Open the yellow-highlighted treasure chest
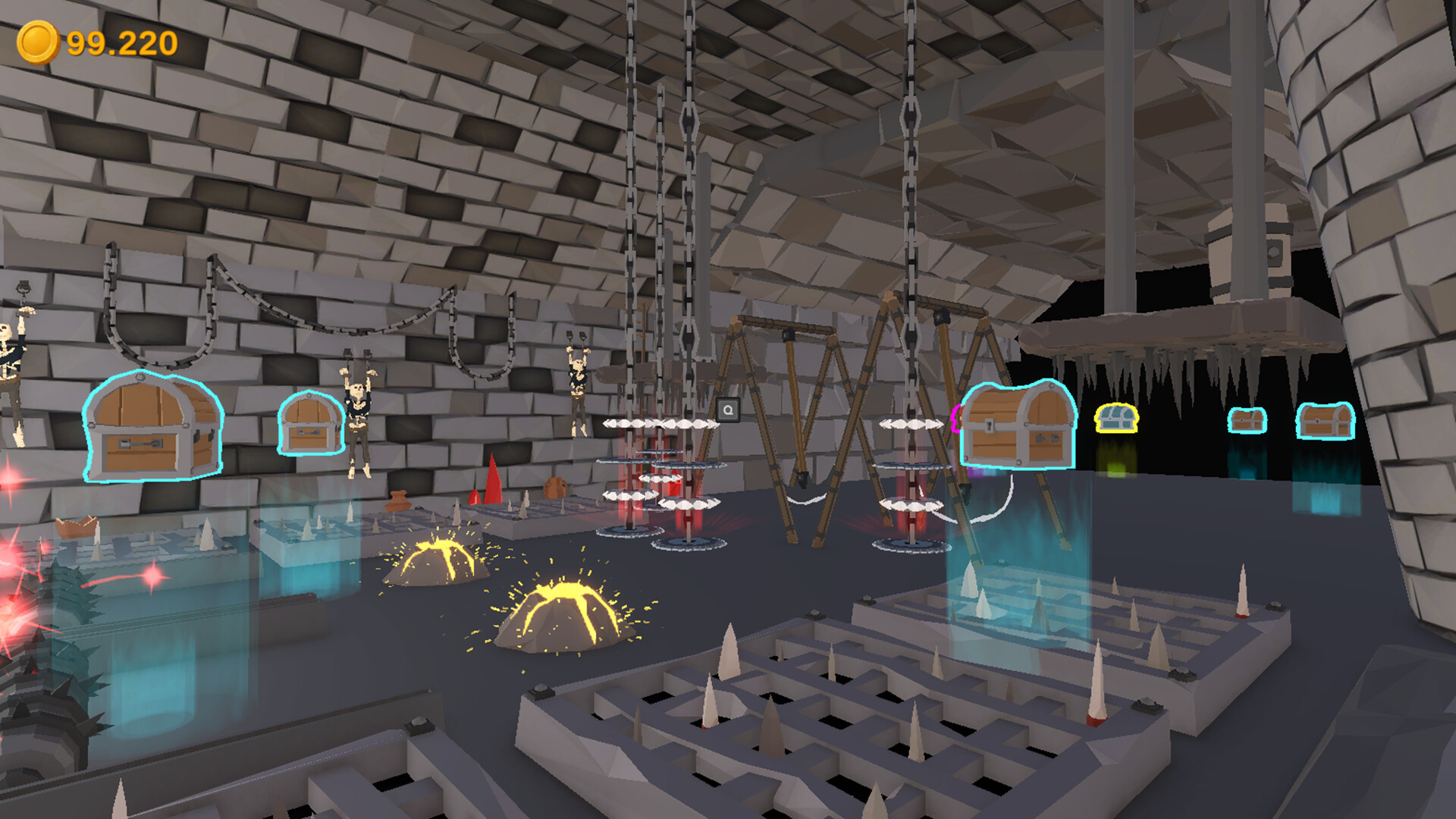Viewport: 1456px width, 819px height. pos(1116,419)
